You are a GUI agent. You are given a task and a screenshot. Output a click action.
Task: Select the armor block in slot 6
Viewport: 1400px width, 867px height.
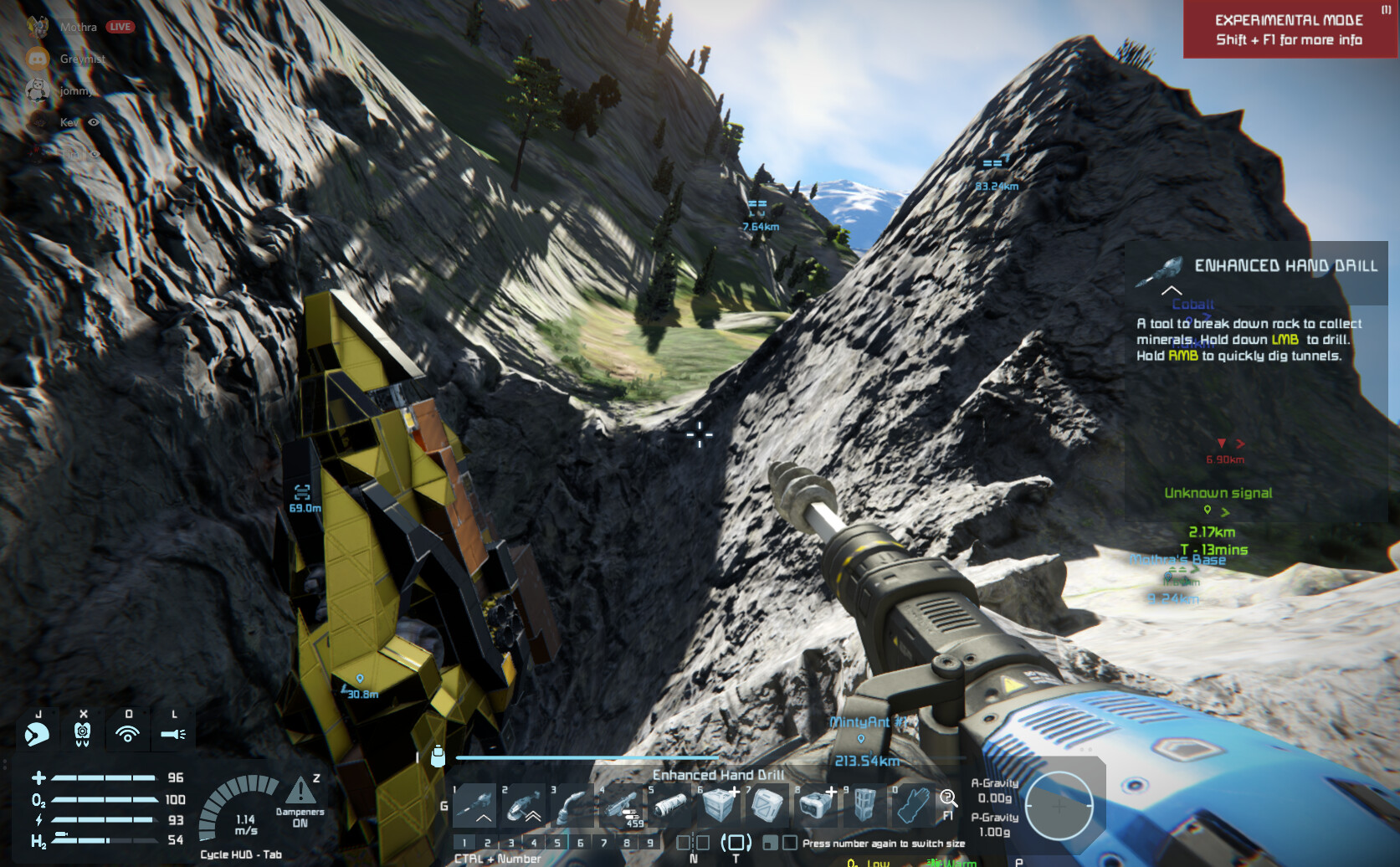pyautogui.click(x=719, y=806)
